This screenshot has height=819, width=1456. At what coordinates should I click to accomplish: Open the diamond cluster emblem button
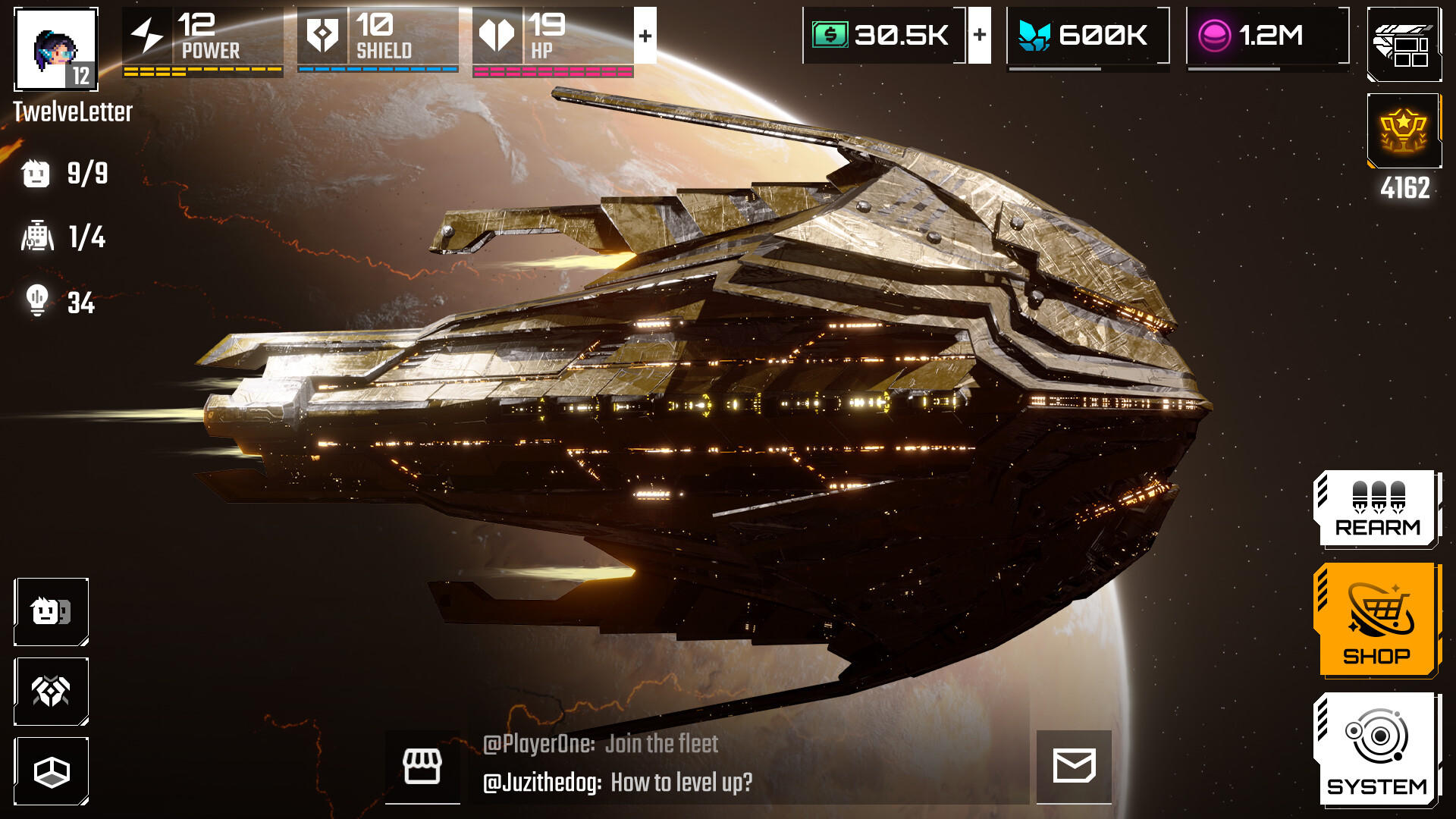pyautogui.click(x=52, y=692)
